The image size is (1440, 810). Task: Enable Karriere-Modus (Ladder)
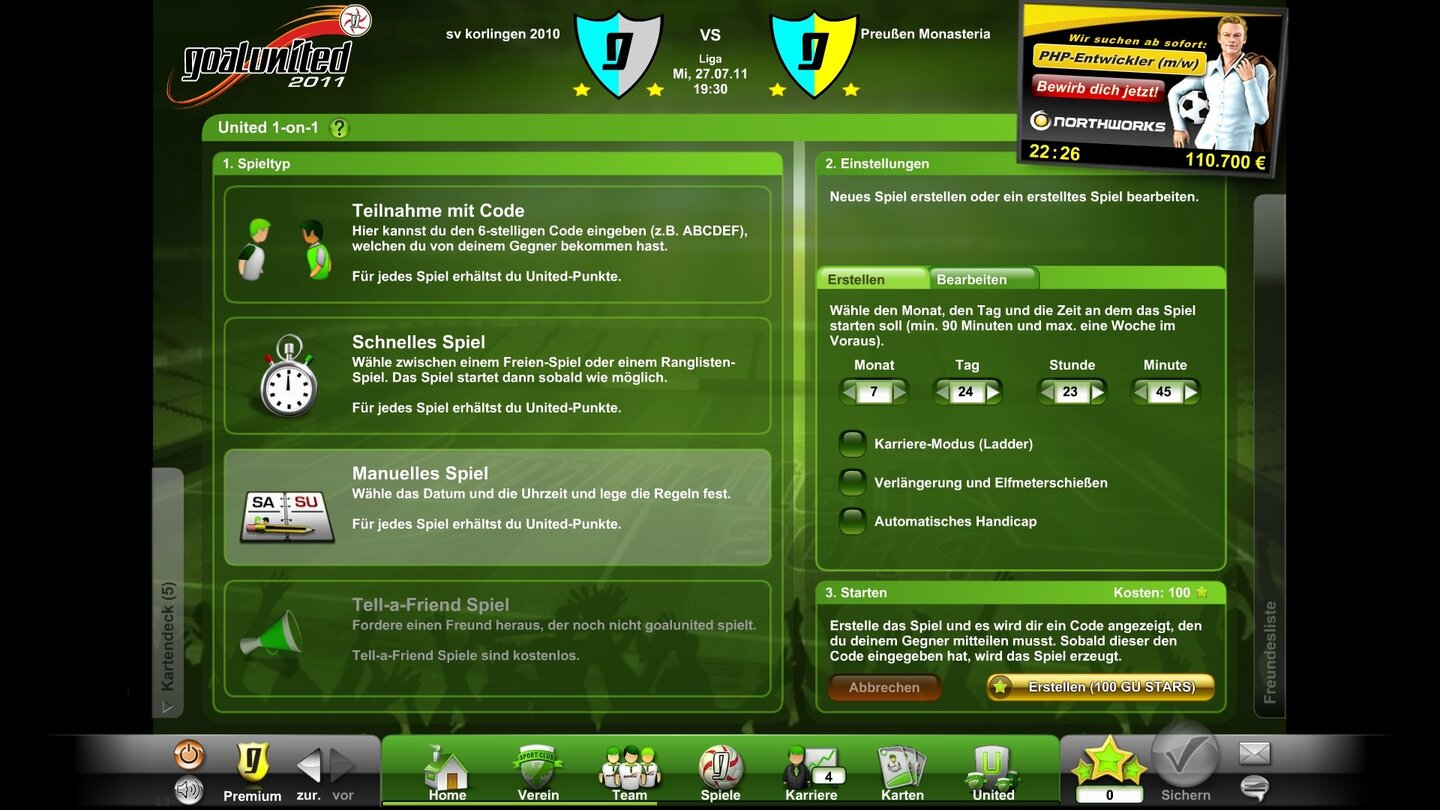(852, 442)
